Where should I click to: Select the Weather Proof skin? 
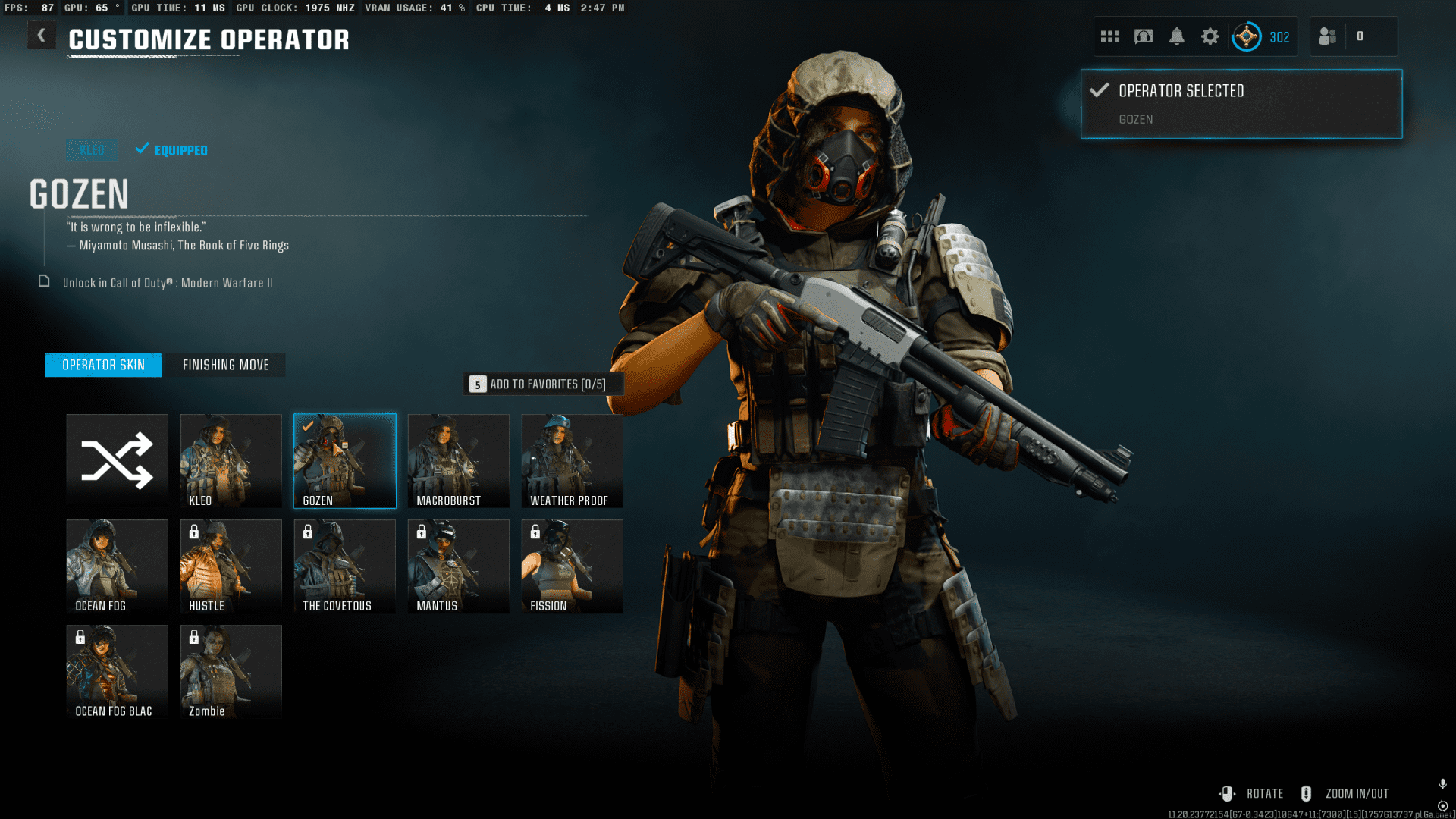point(572,460)
